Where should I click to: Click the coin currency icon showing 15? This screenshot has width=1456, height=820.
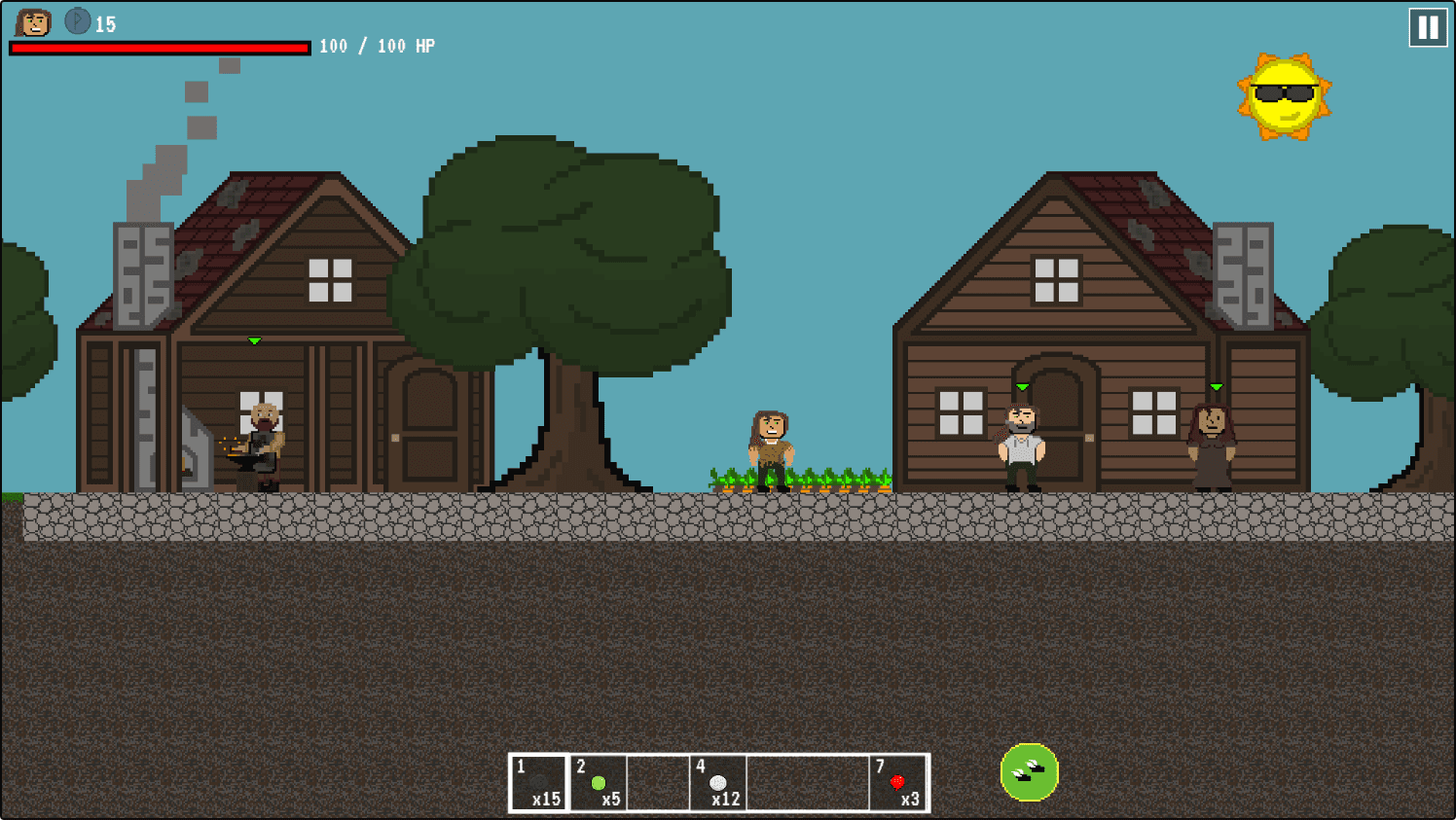(x=76, y=20)
